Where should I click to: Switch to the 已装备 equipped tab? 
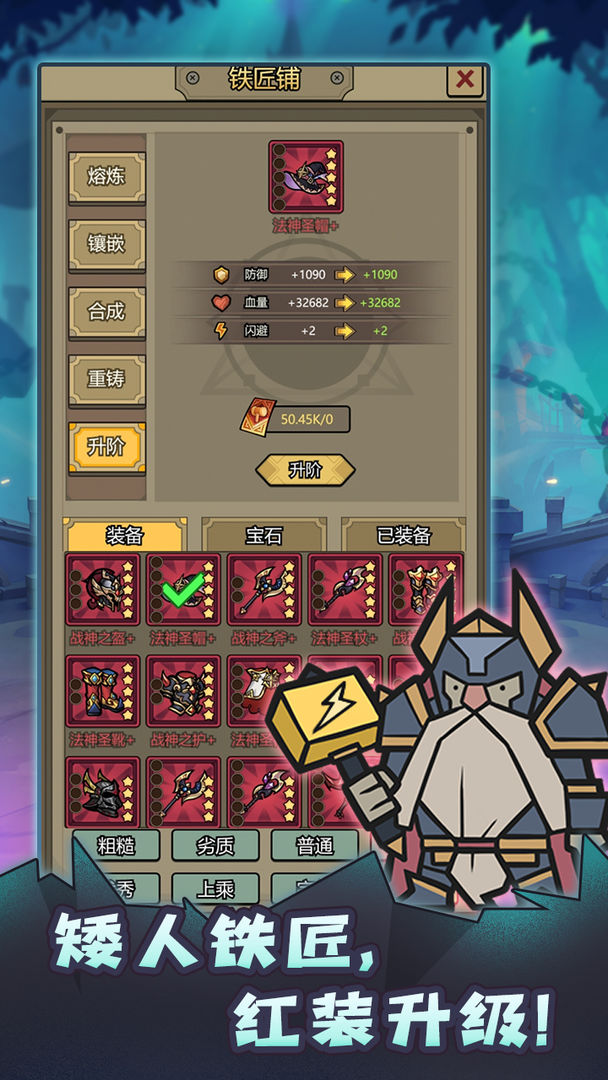pos(404,536)
